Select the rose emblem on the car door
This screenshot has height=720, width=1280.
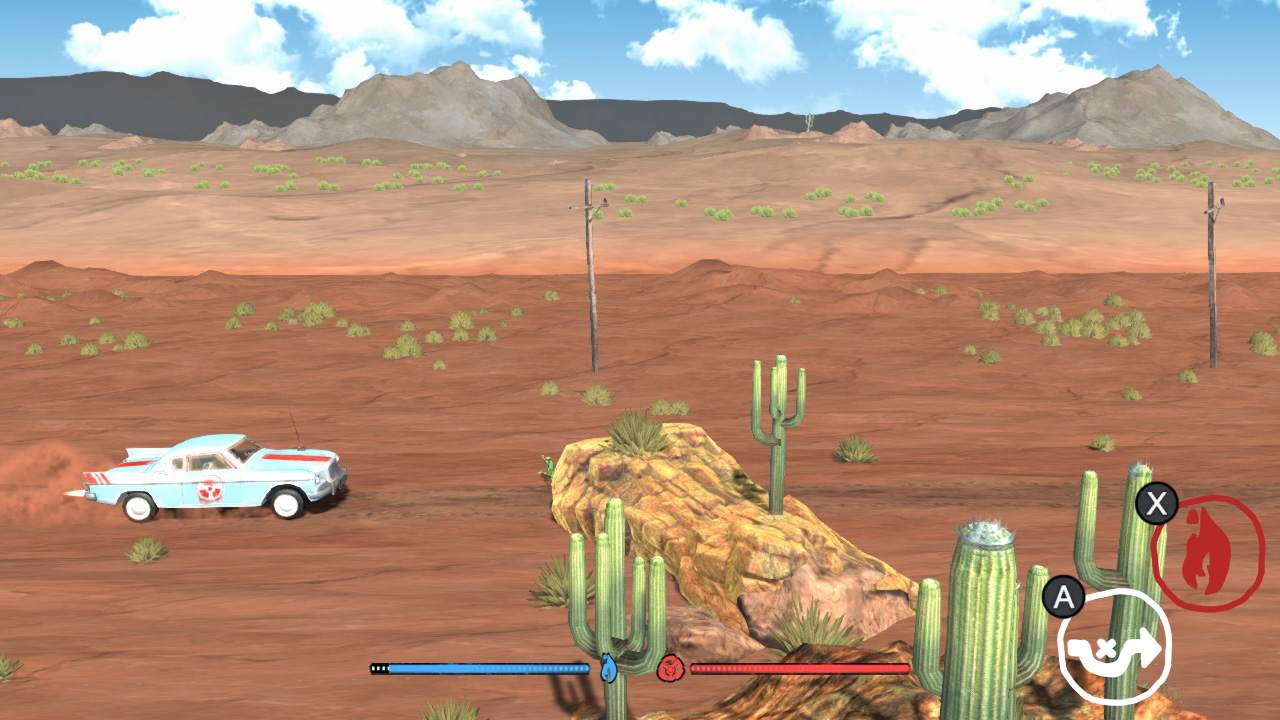[x=209, y=489]
